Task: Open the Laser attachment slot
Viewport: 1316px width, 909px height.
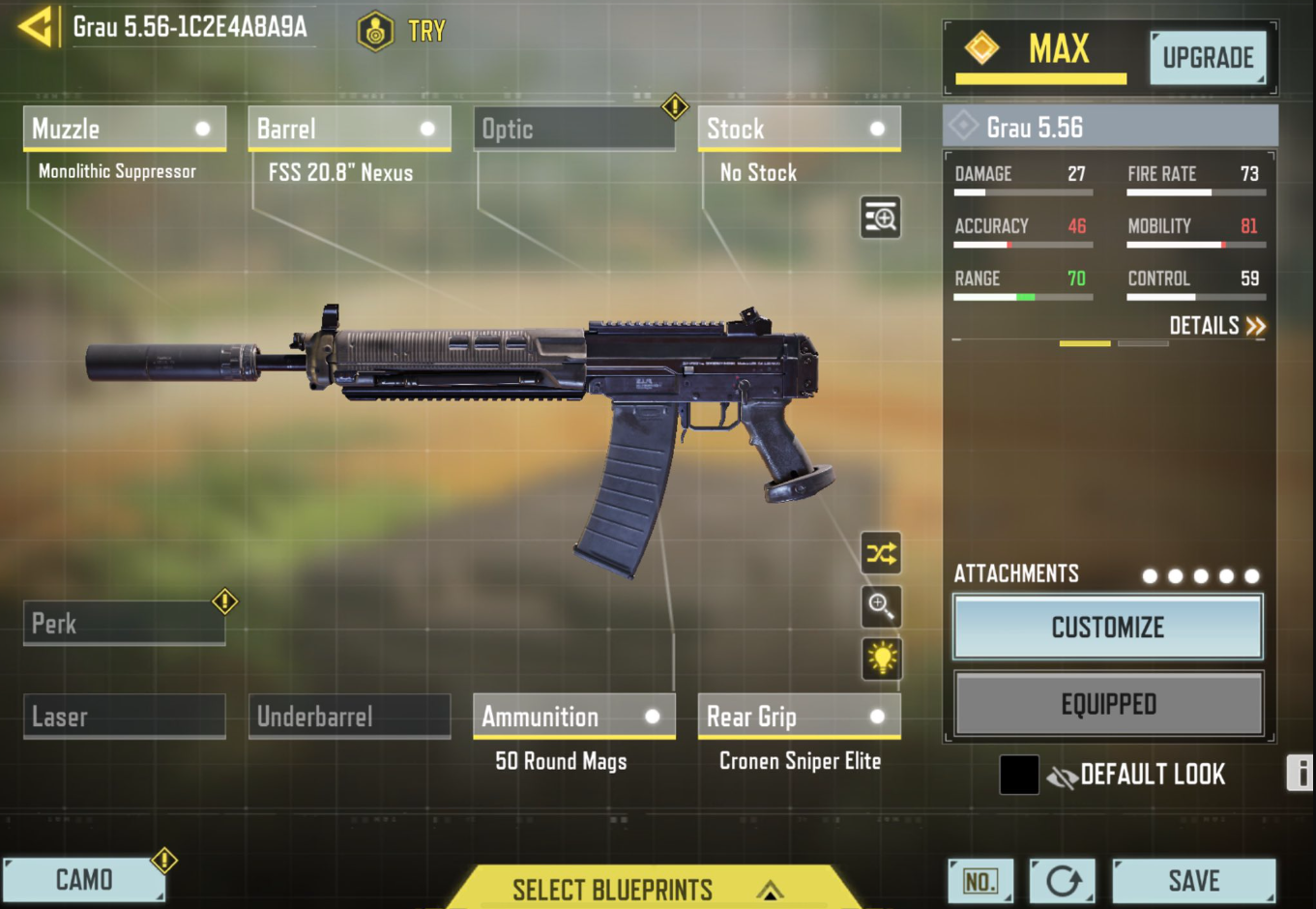Action: [x=124, y=717]
